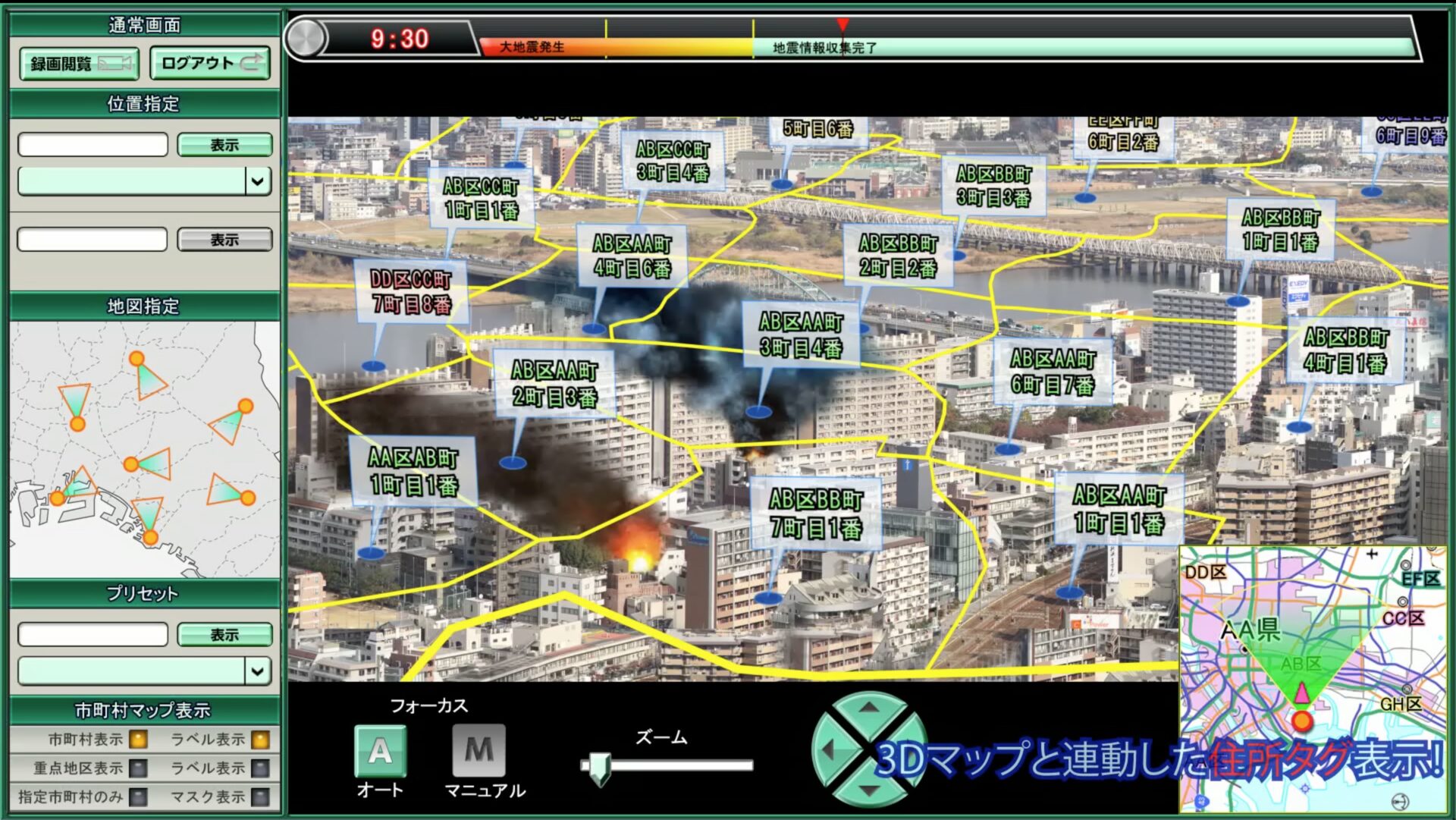Click the left arrow on the camera pan pad
The image size is (1456, 820).
click(829, 752)
